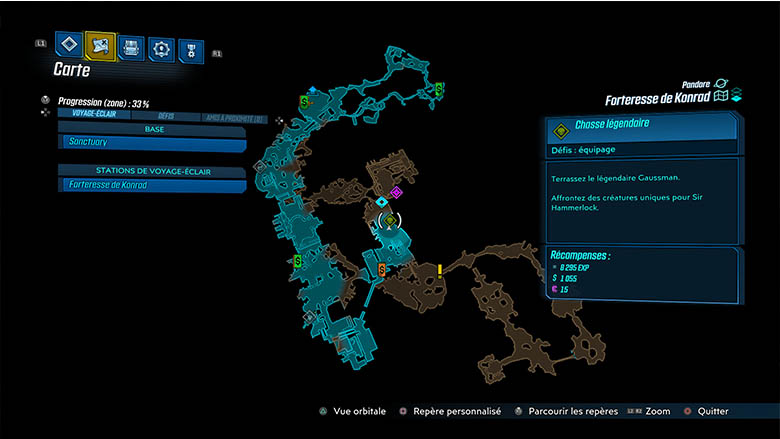The image size is (780, 439).
Task: Open the inventory chest tab
Action: coord(131,47)
